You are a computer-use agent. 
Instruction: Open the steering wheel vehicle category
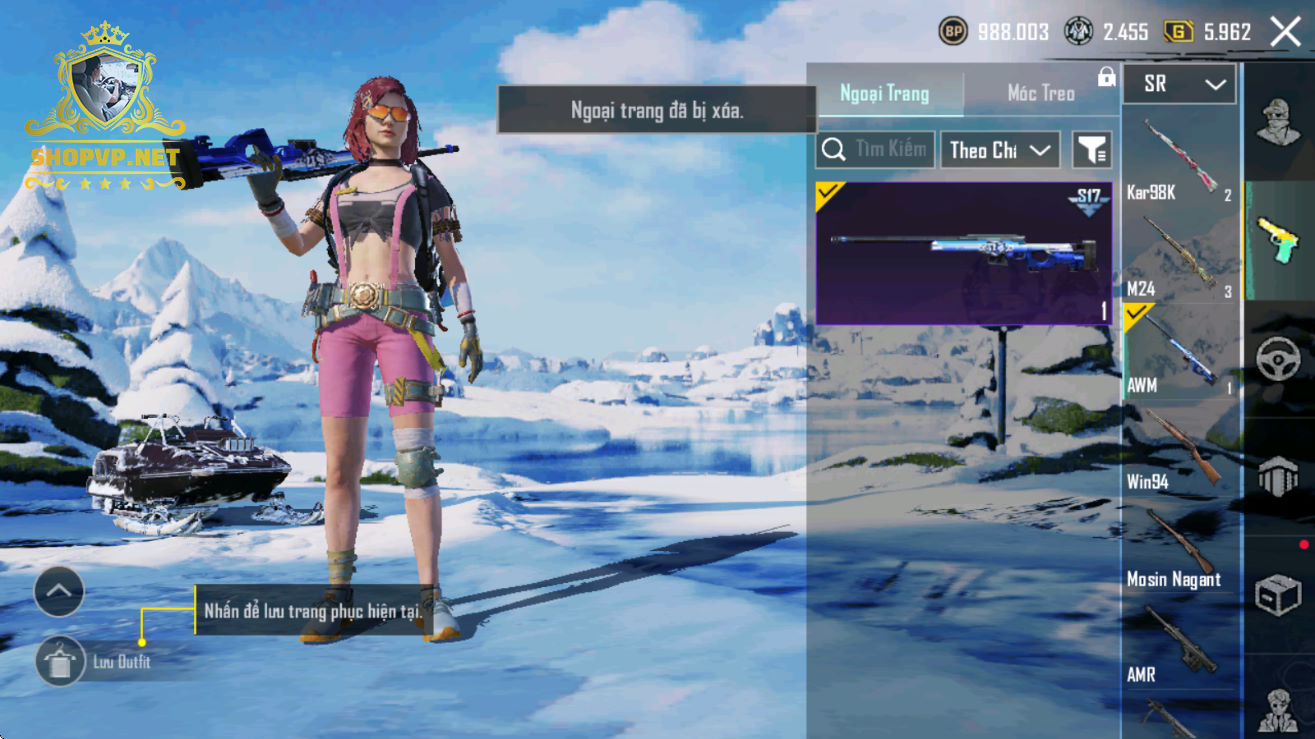pyautogui.click(x=1279, y=359)
